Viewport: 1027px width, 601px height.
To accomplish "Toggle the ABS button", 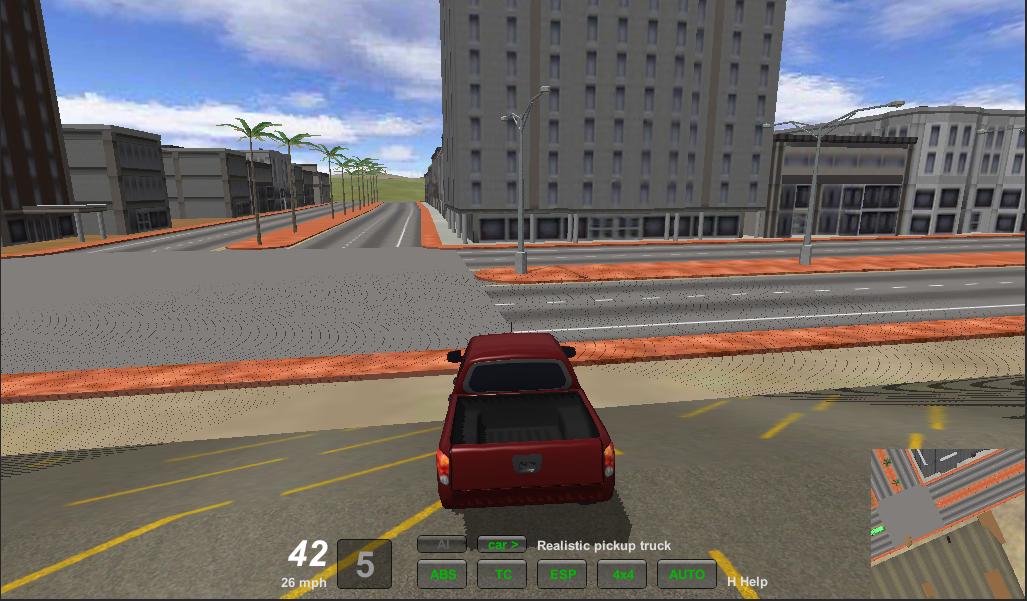I will click(442, 574).
